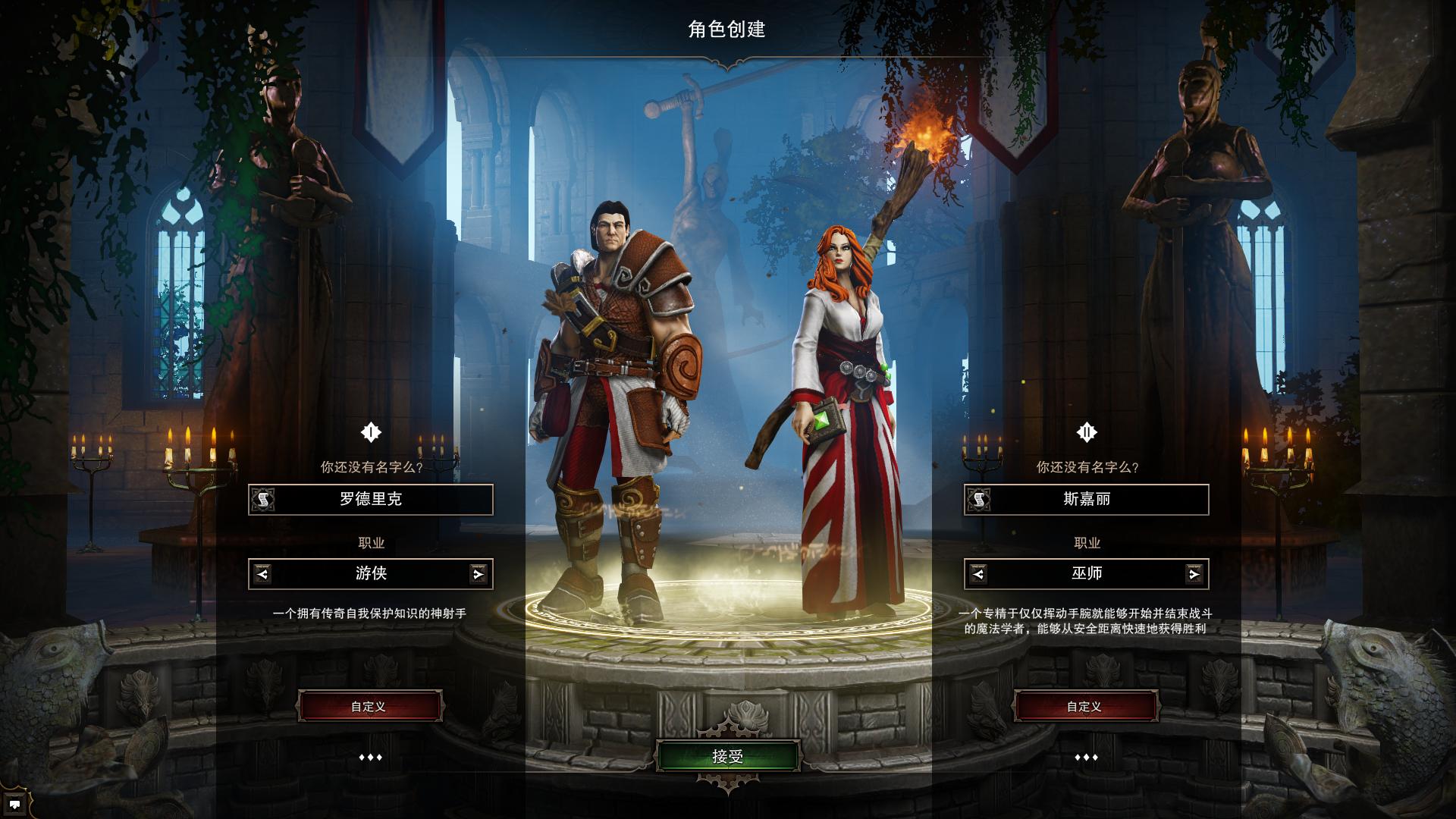Expand the ••• options under right 自定义 button

(1086, 755)
